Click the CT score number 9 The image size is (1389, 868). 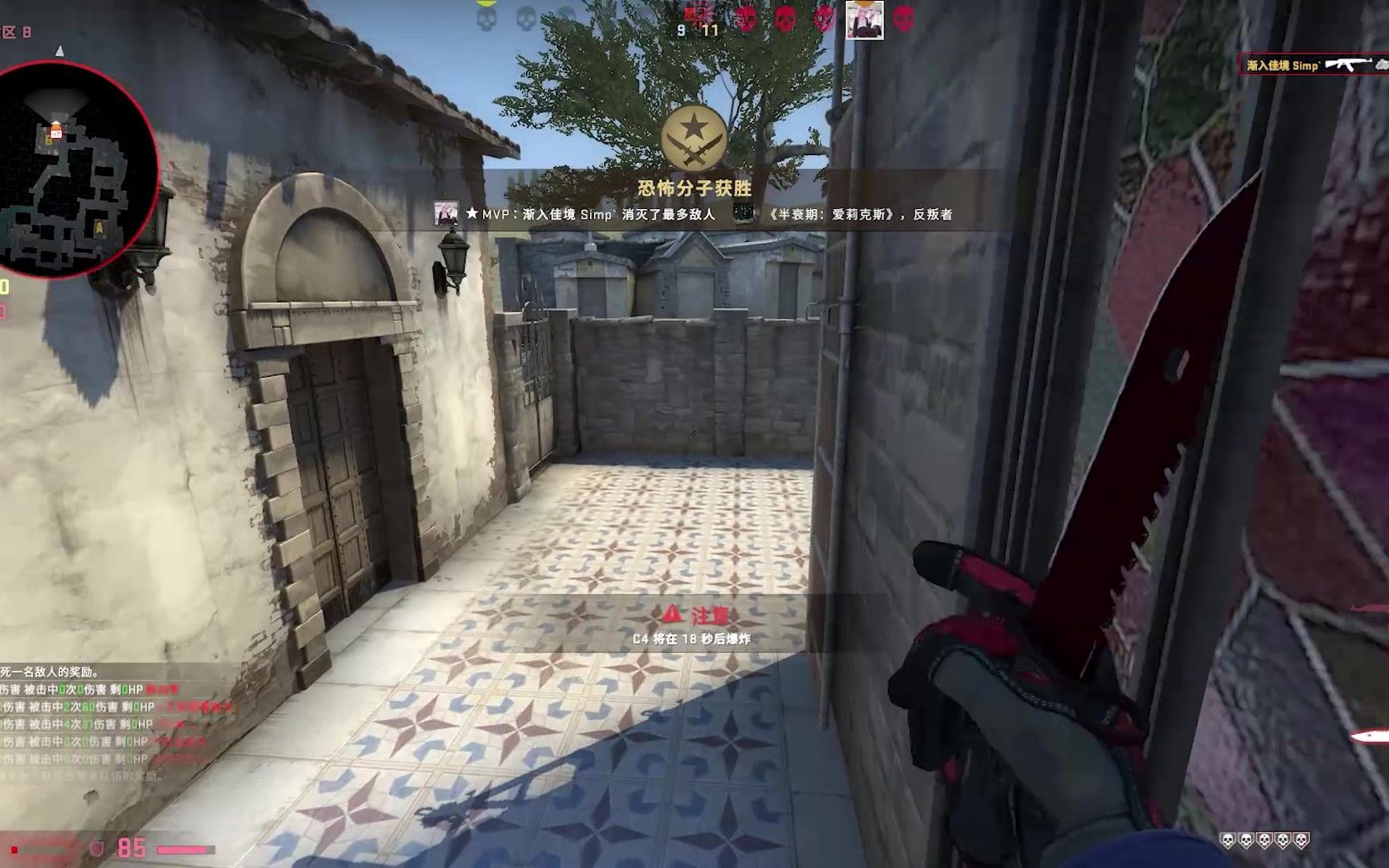coord(682,31)
